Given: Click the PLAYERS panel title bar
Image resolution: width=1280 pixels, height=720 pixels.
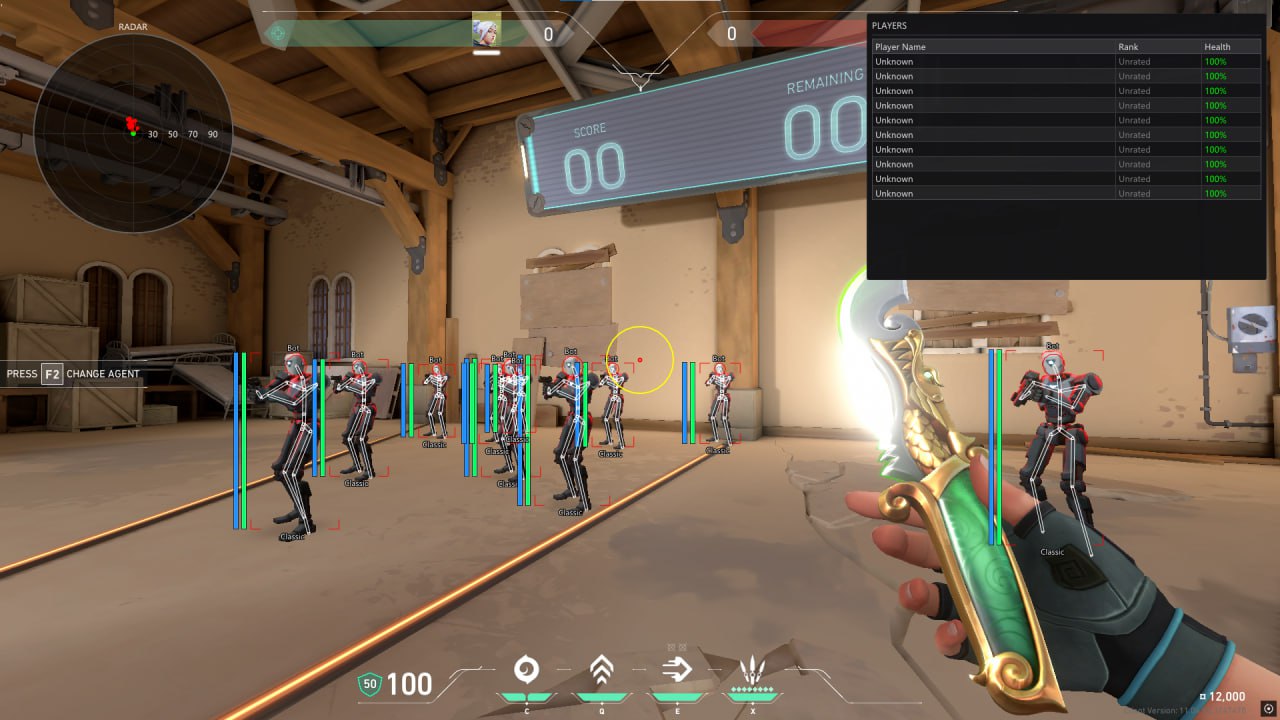Looking at the screenshot, I should coord(1066,25).
